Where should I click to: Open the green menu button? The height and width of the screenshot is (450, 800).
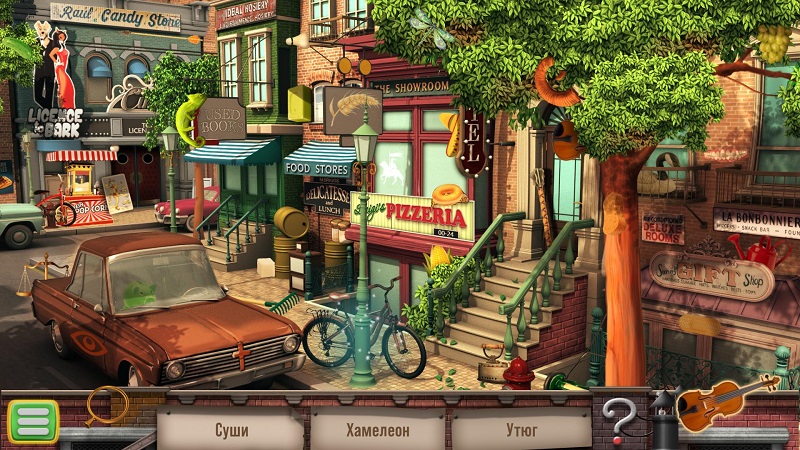pyautogui.click(x=33, y=421)
